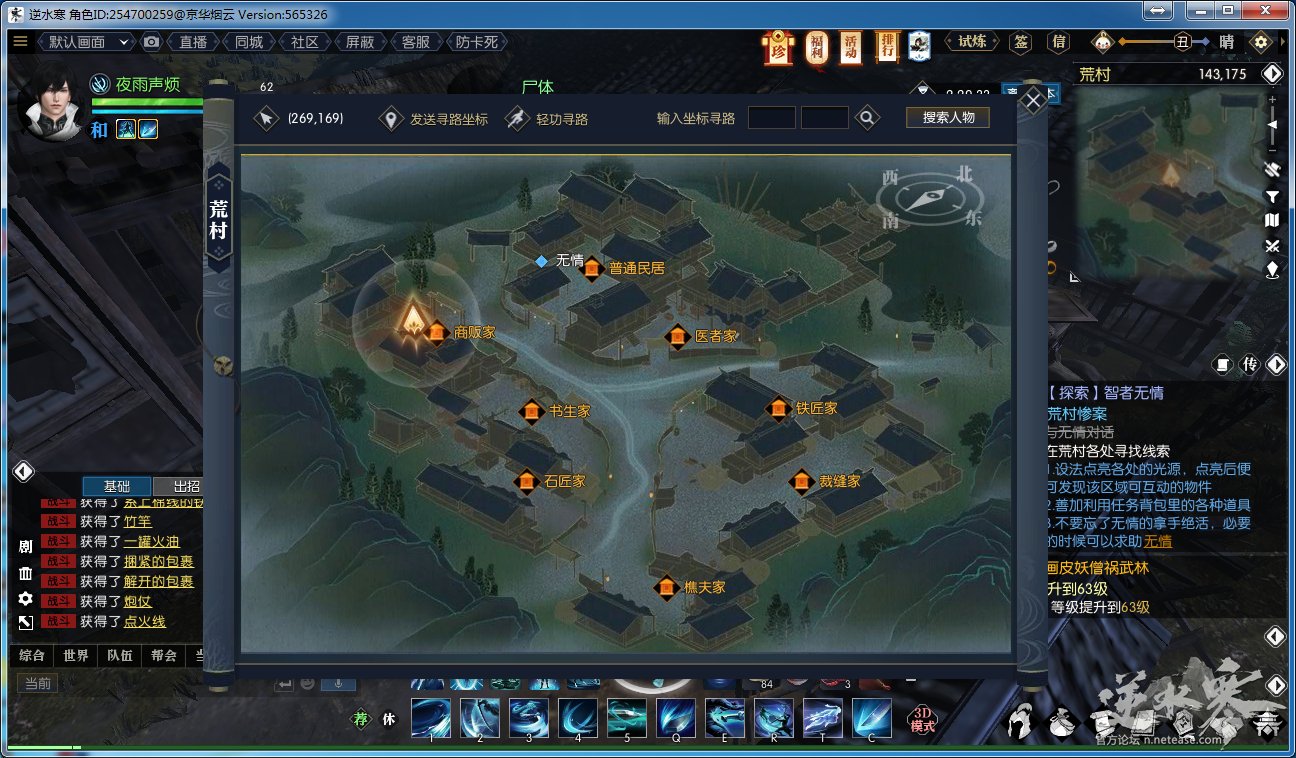1296x758 pixels.
Task: Focus the first coordinate input box
Action: [x=771, y=118]
